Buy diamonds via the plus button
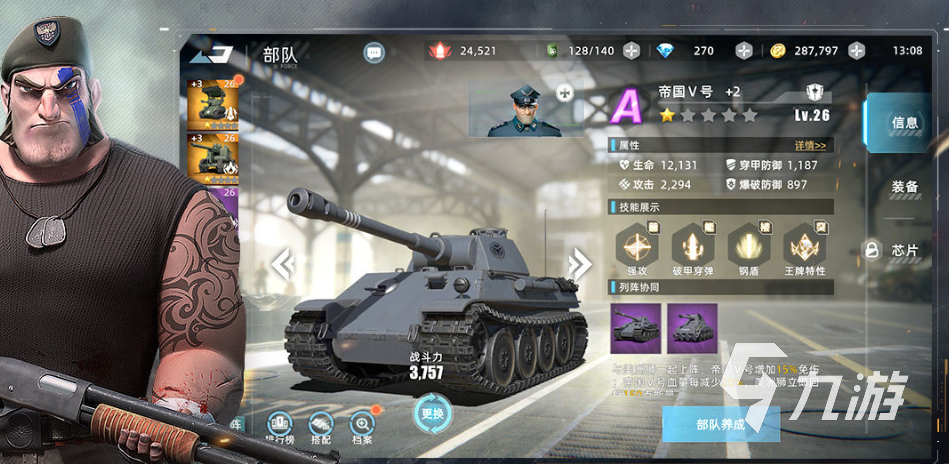This screenshot has height=464, width=949. (x=744, y=51)
